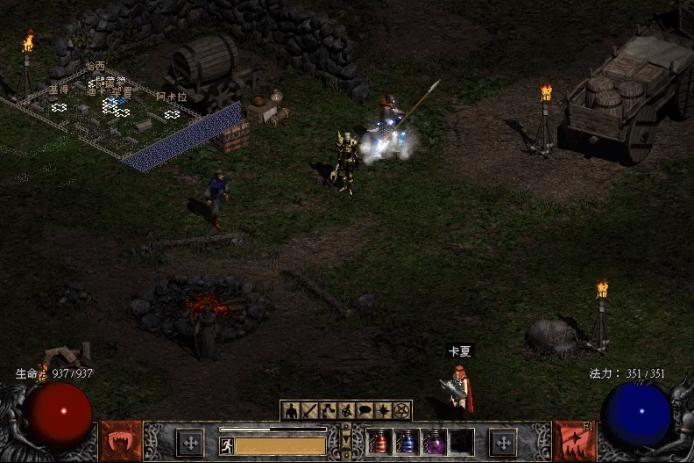This screenshot has width=694, height=463.
Task: Open the game menu pentagram icon
Action: [x=402, y=410]
